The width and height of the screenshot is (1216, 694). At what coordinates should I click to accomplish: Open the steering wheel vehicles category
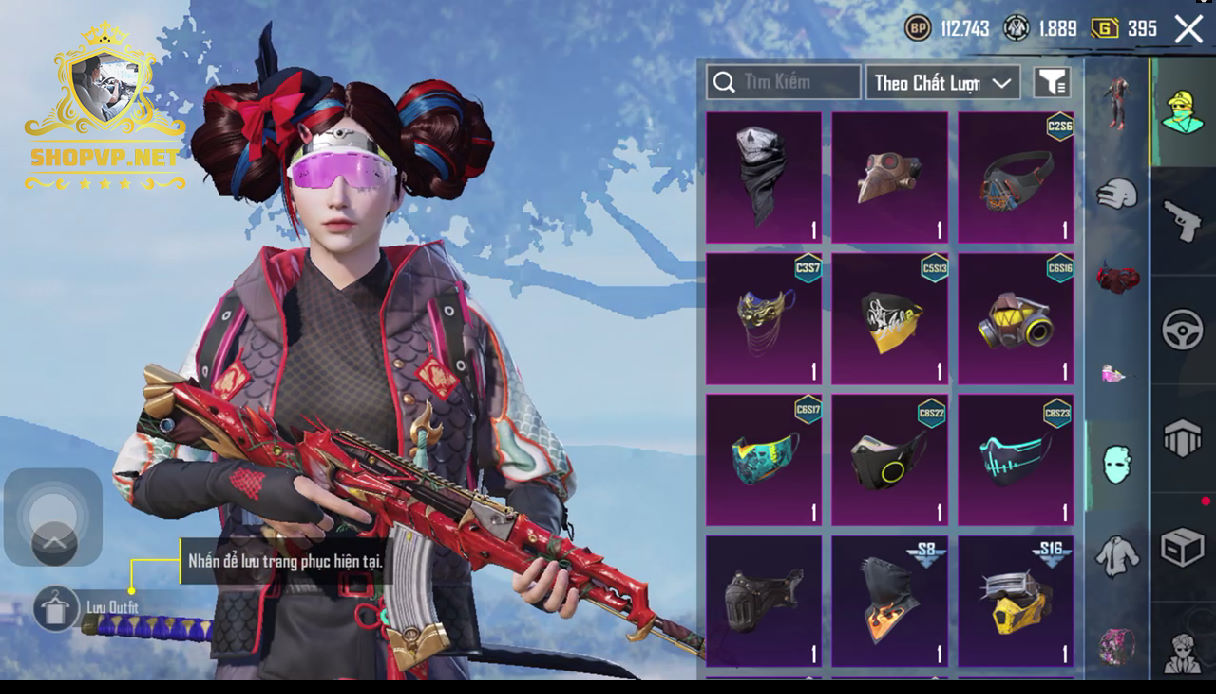1182,330
